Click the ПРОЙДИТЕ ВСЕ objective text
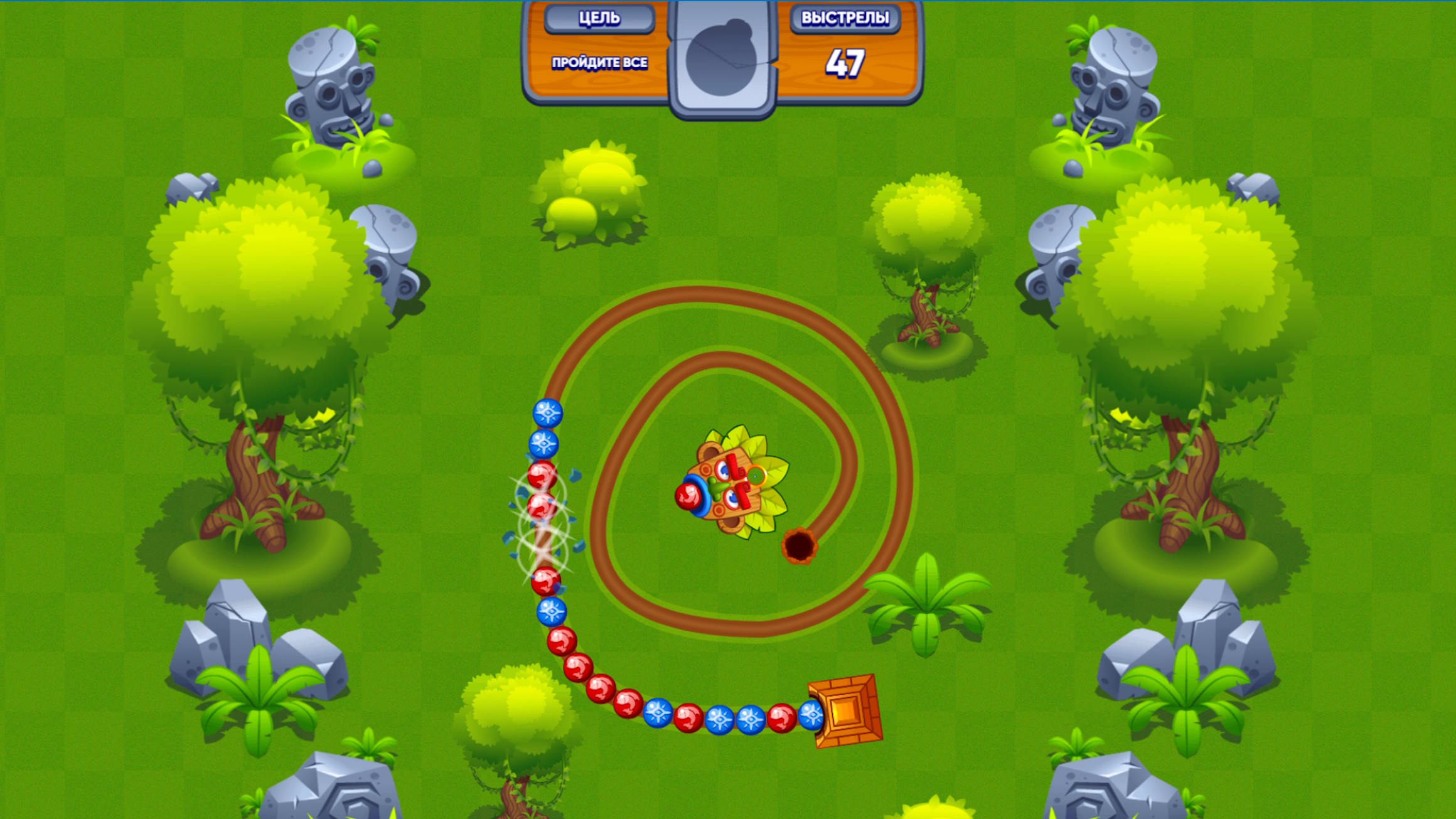 pos(601,63)
